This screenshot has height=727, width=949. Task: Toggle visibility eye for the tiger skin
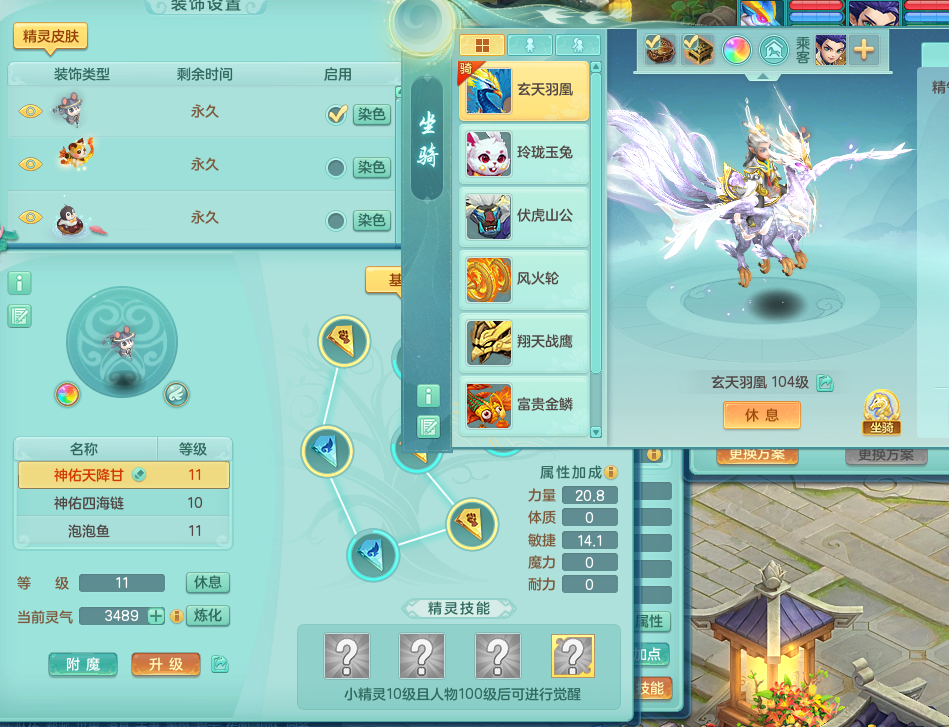(30, 164)
